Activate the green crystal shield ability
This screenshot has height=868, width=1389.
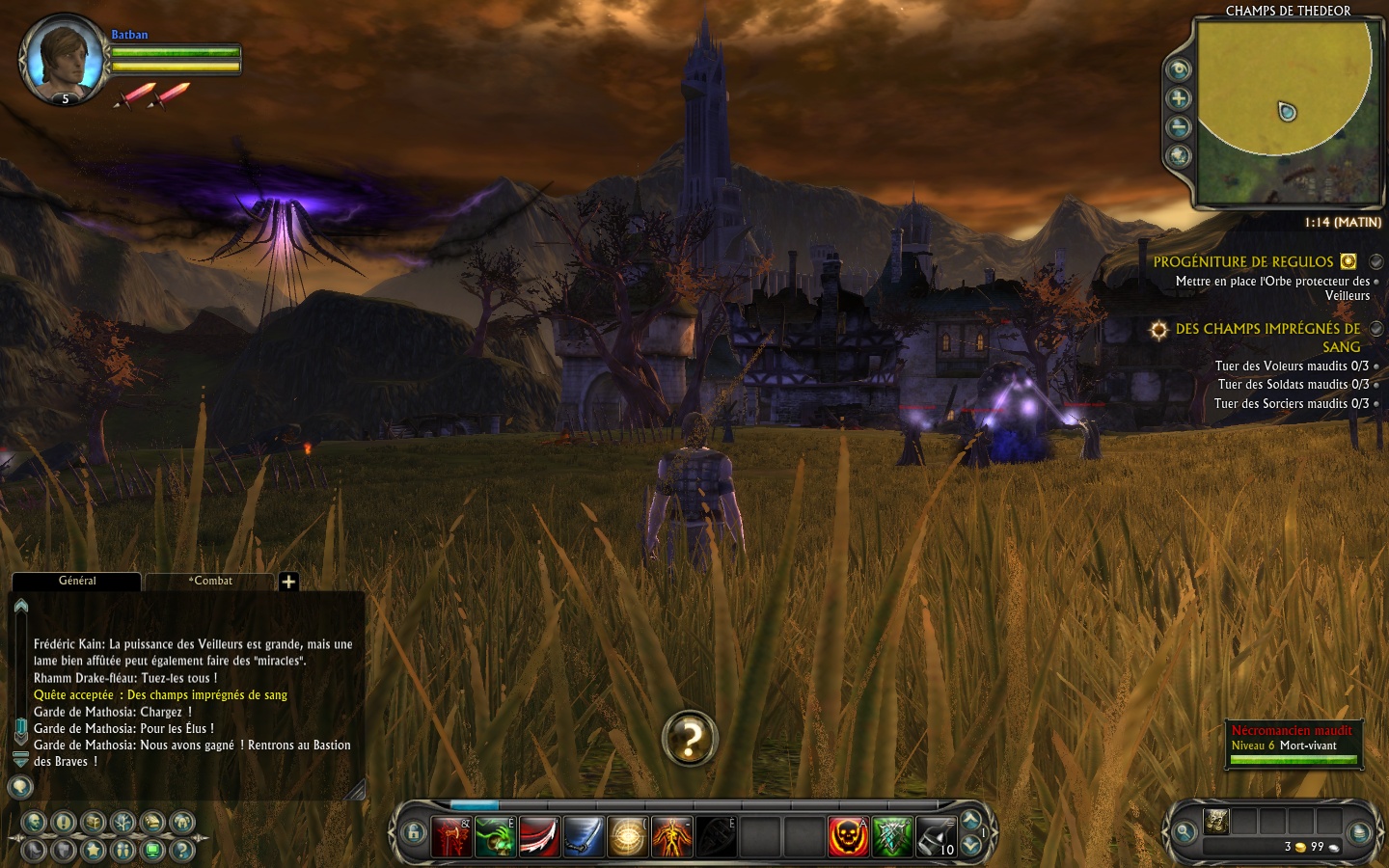tap(892, 837)
